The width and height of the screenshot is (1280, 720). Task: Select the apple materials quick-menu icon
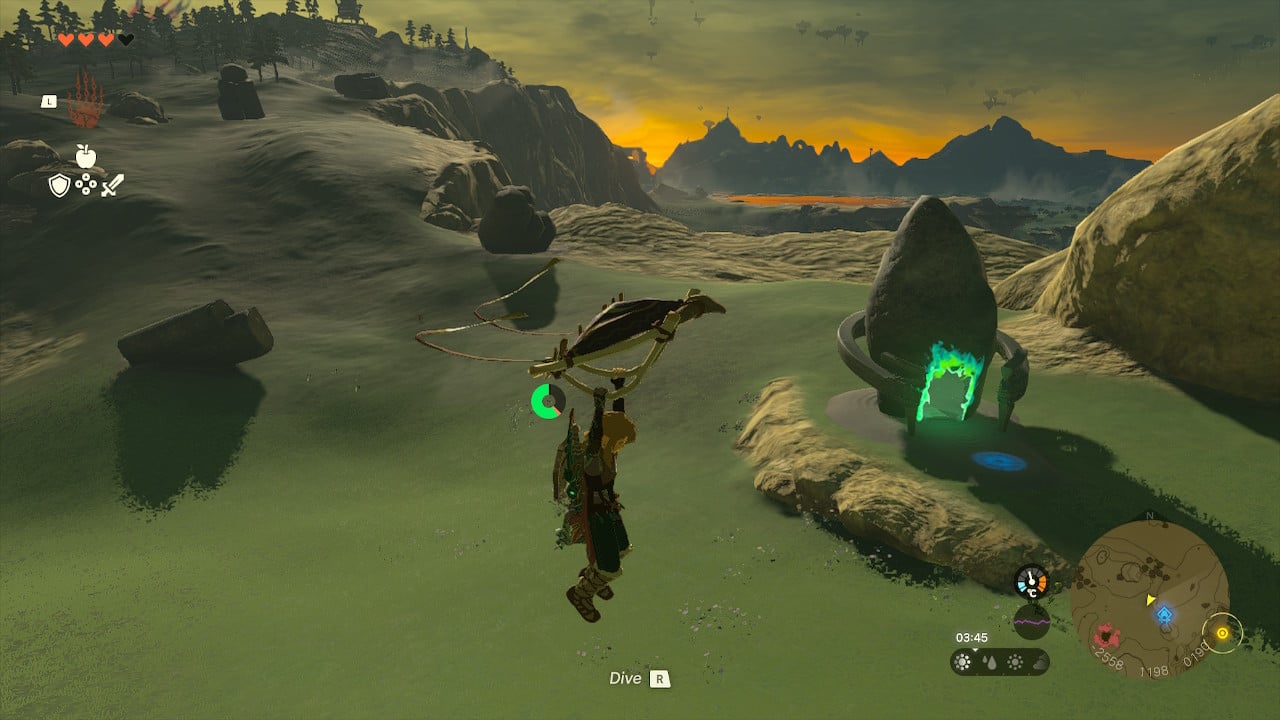[85, 155]
